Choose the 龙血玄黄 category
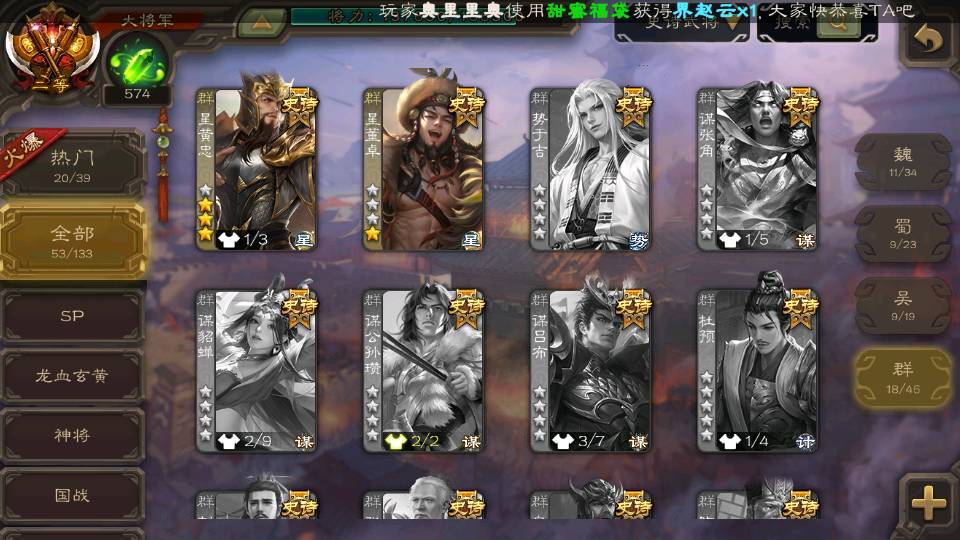960x540 pixels. coord(72,376)
